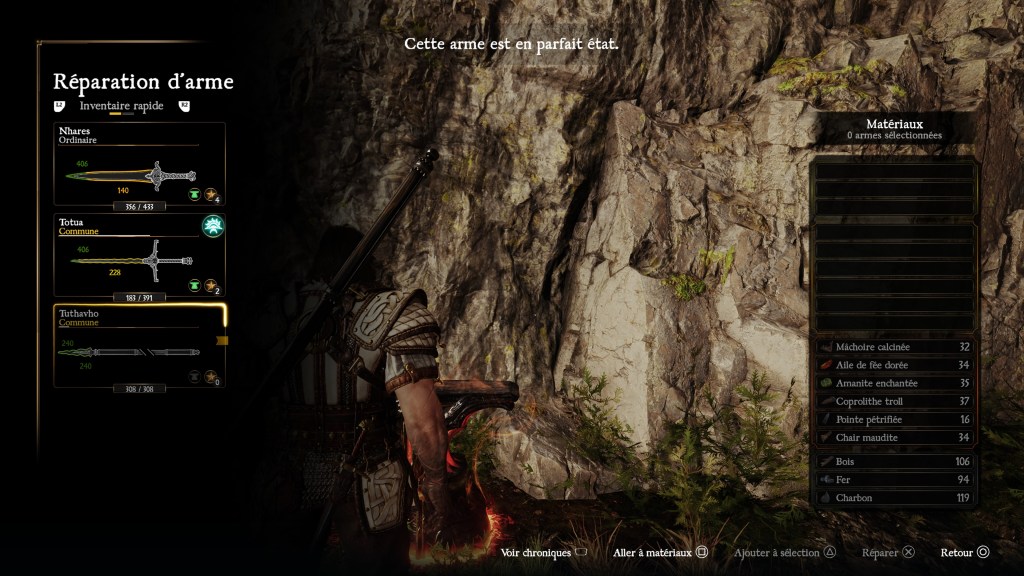Open the Inventaire rapide tab
Screen dimensions: 1024x576
pos(121,105)
